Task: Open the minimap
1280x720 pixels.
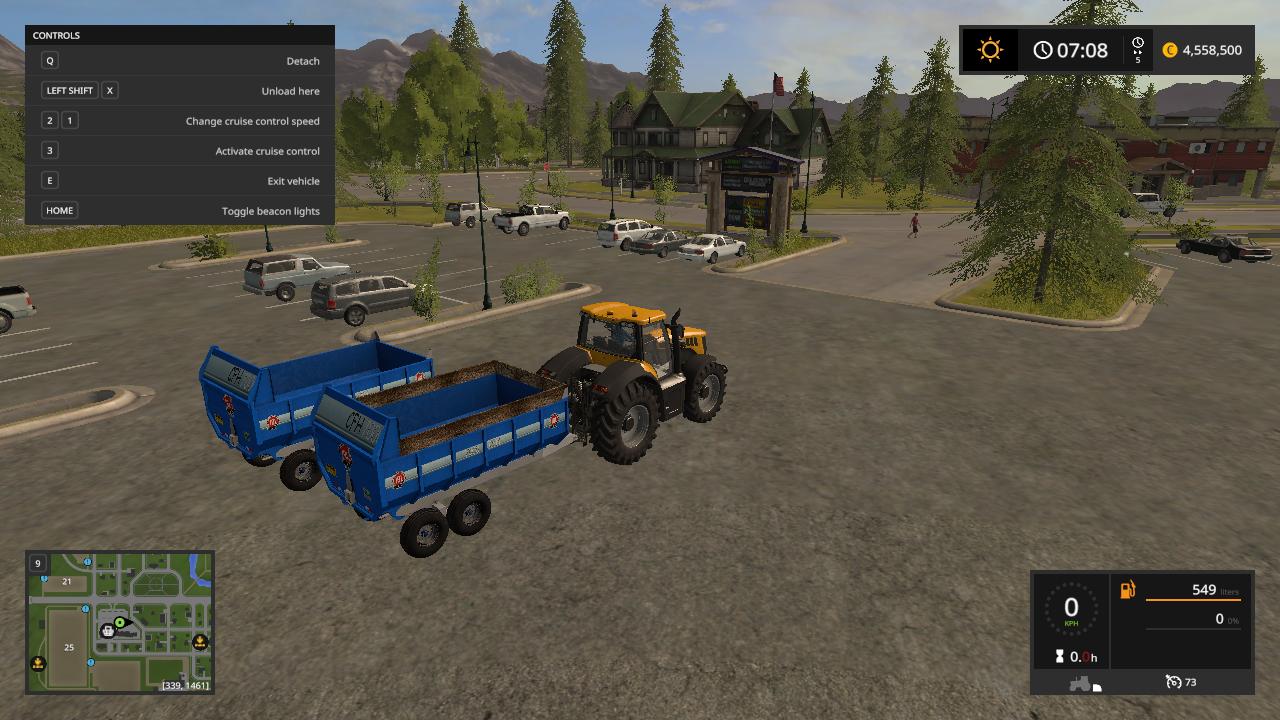Action: point(120,621)
